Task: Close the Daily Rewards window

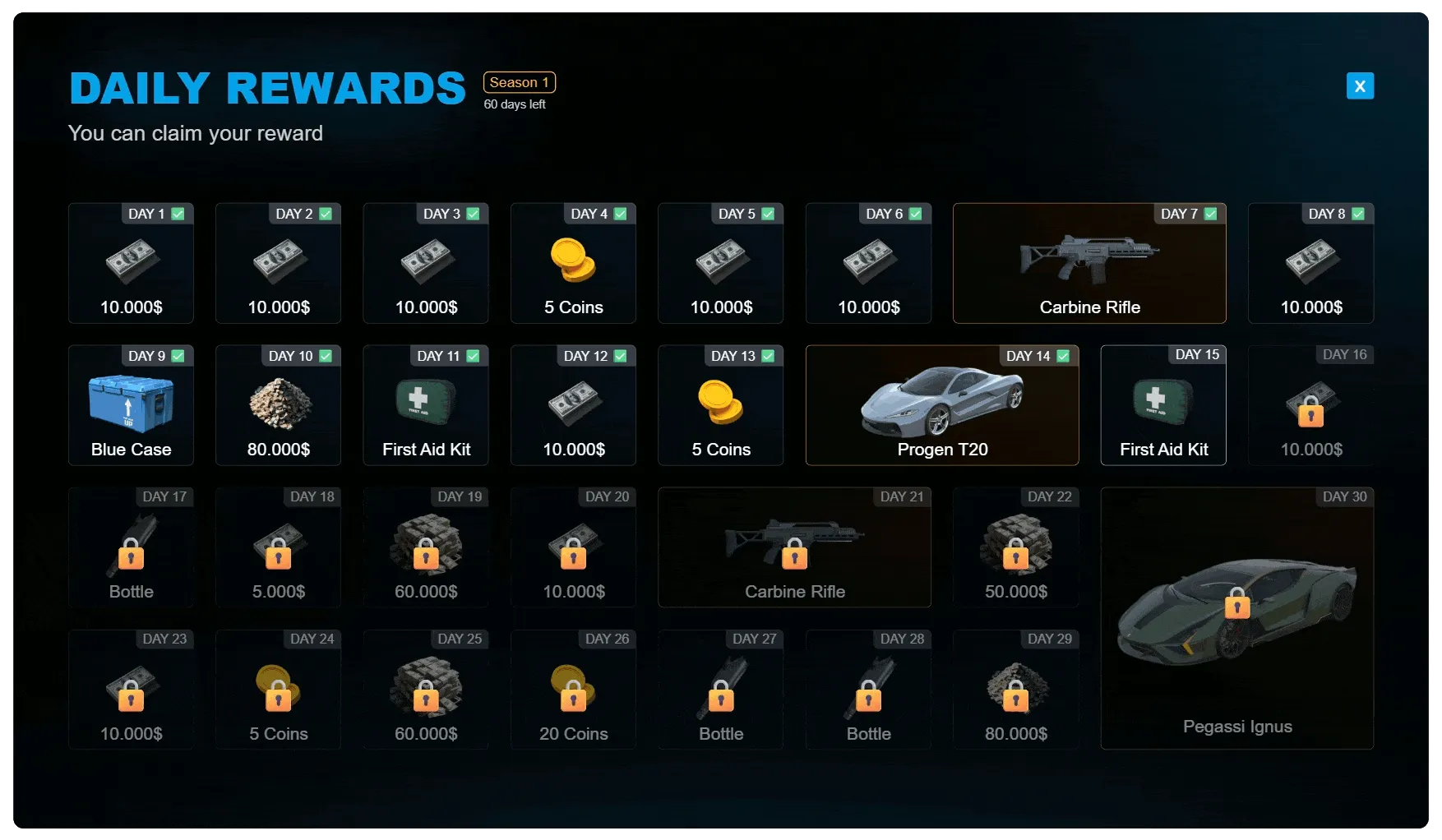Action: (1360, 85)
